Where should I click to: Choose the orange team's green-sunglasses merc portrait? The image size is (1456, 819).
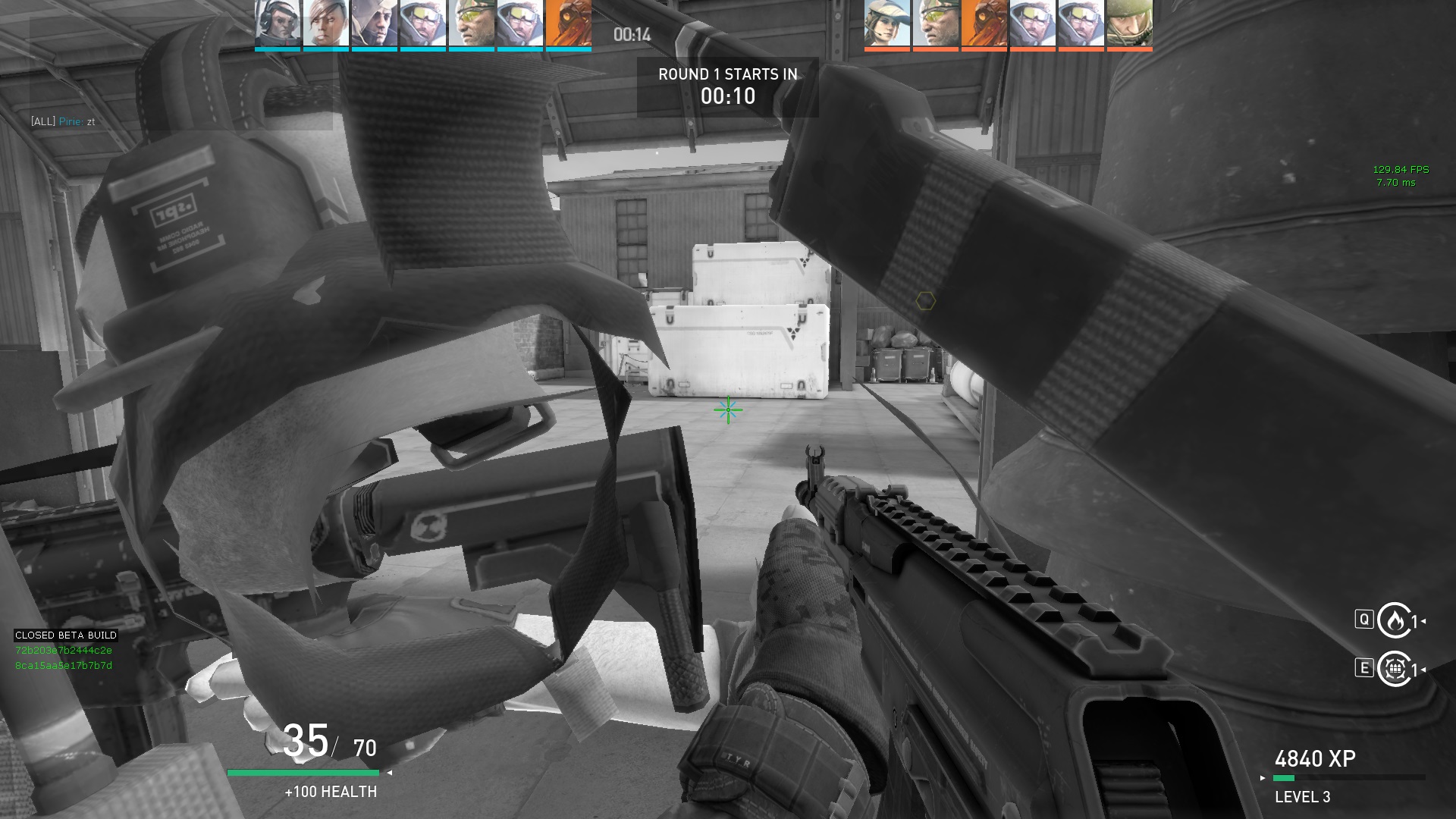click(x=936, y=24)
